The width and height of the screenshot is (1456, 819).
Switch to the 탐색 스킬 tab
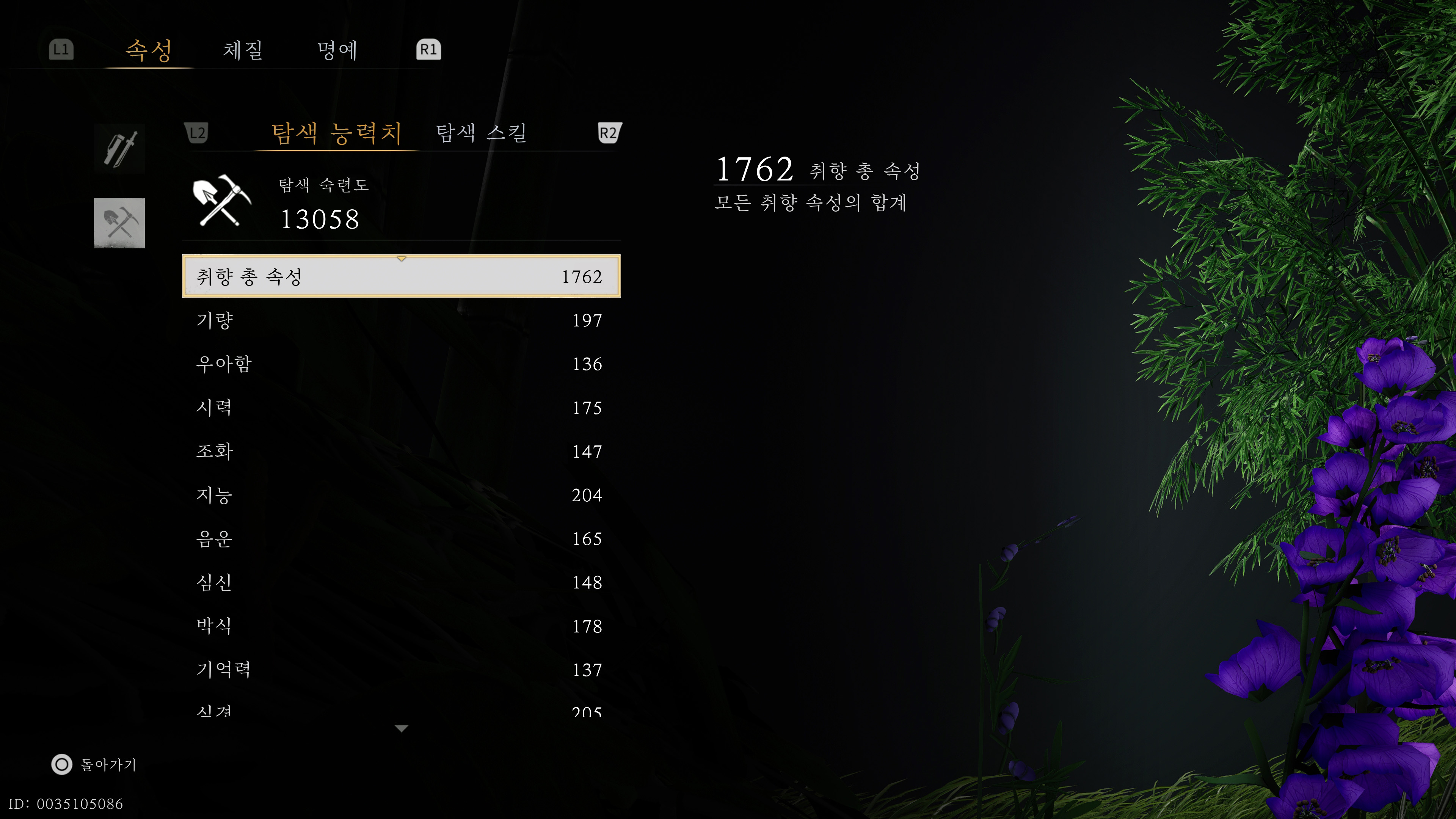click(x=480, y=133)
